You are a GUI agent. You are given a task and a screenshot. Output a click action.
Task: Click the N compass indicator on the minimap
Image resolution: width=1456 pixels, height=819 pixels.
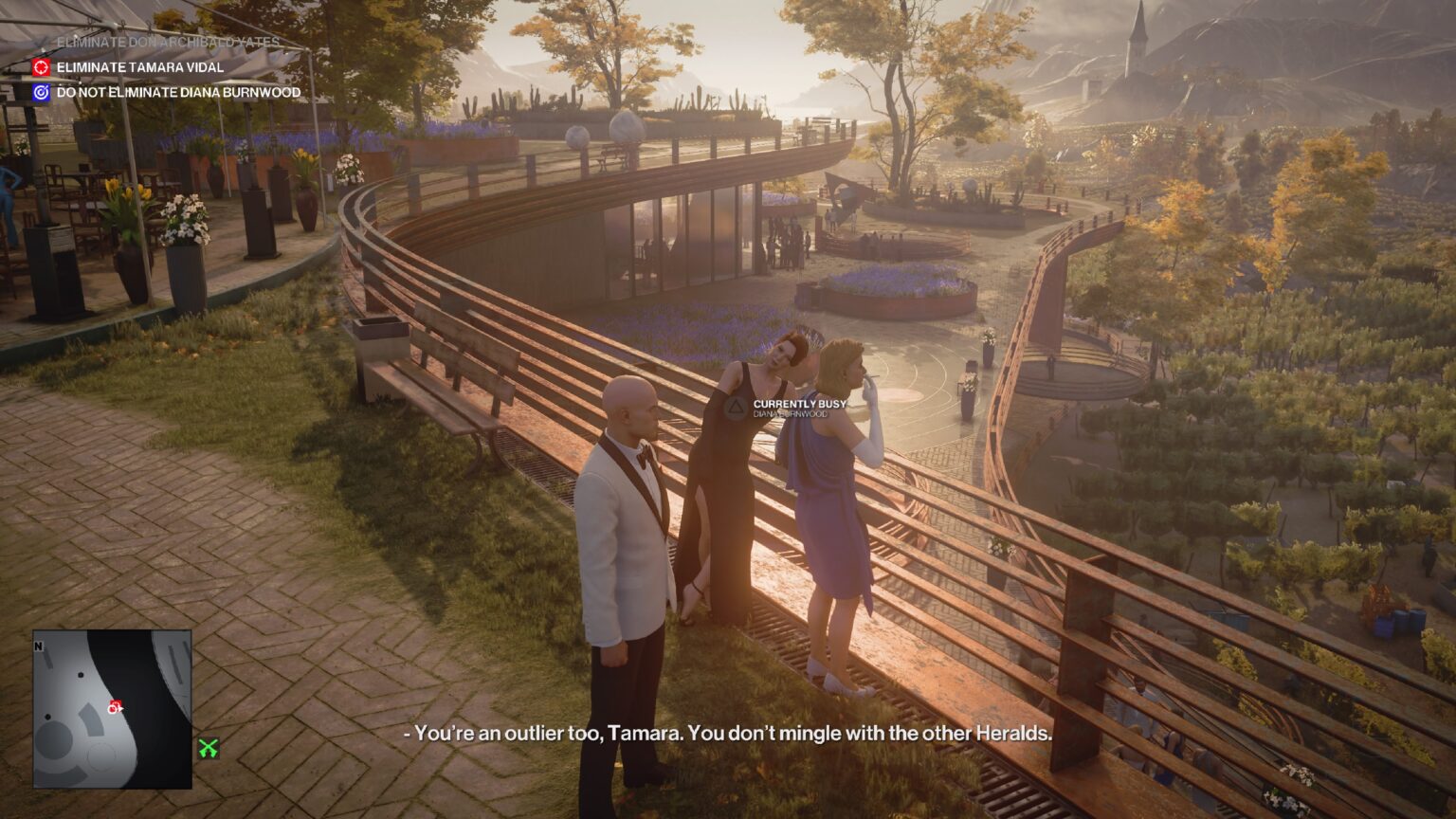coord(38,646)
